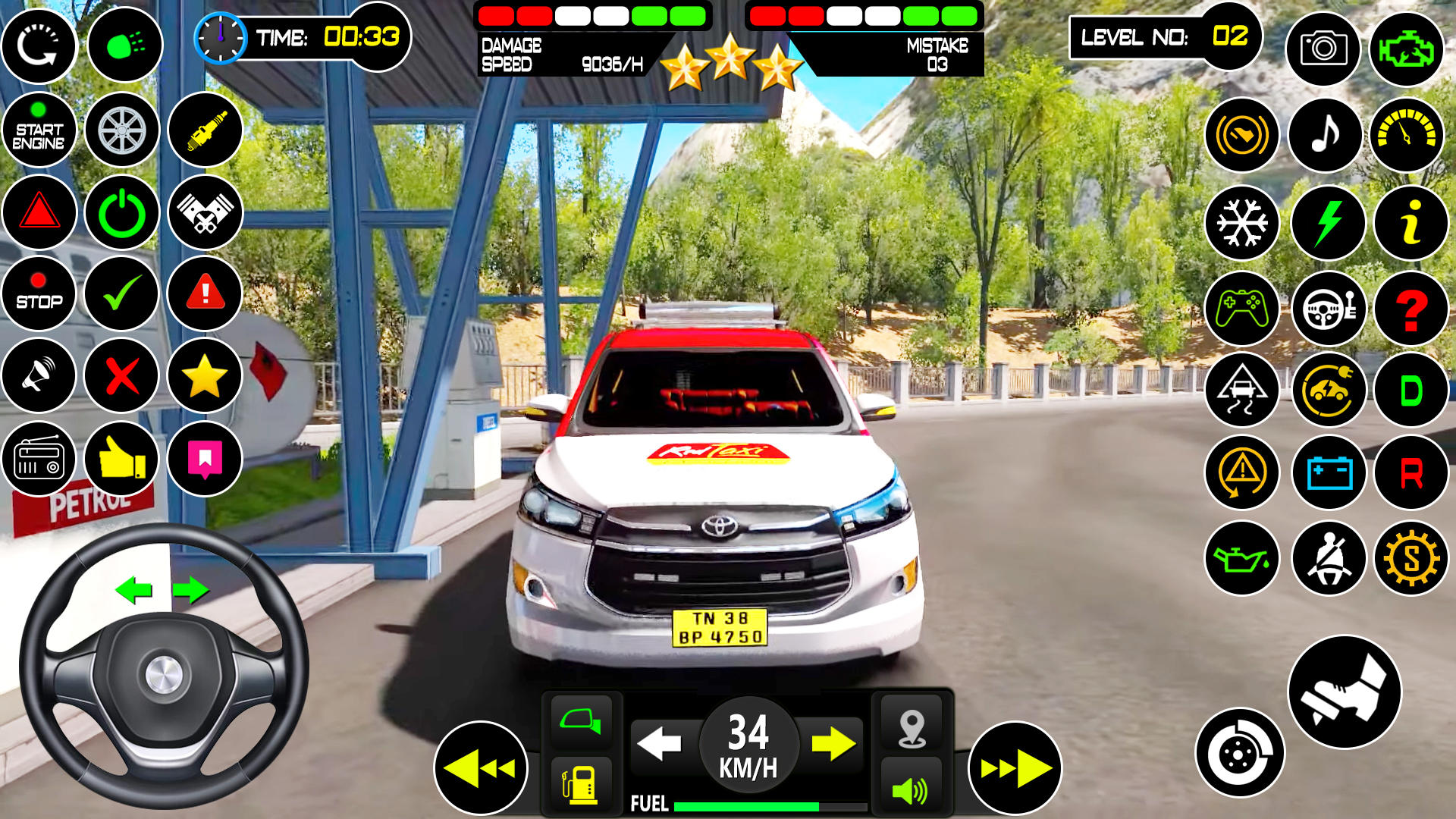Activate the left turn yellow double-arrow

tap(481, 768)
